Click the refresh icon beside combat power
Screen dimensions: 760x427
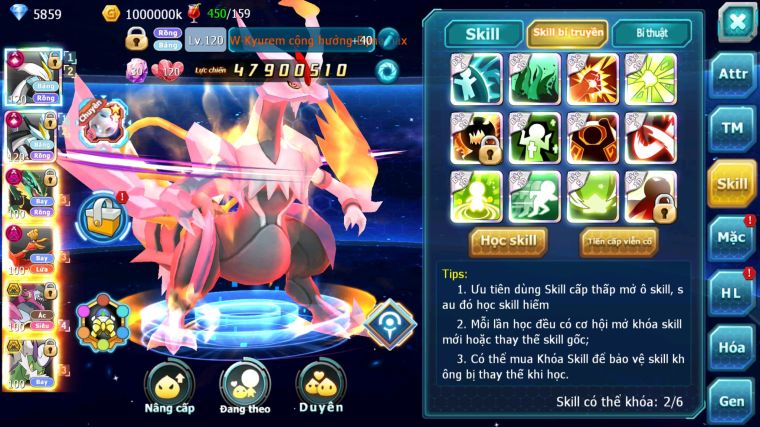(x=386, y=70)
